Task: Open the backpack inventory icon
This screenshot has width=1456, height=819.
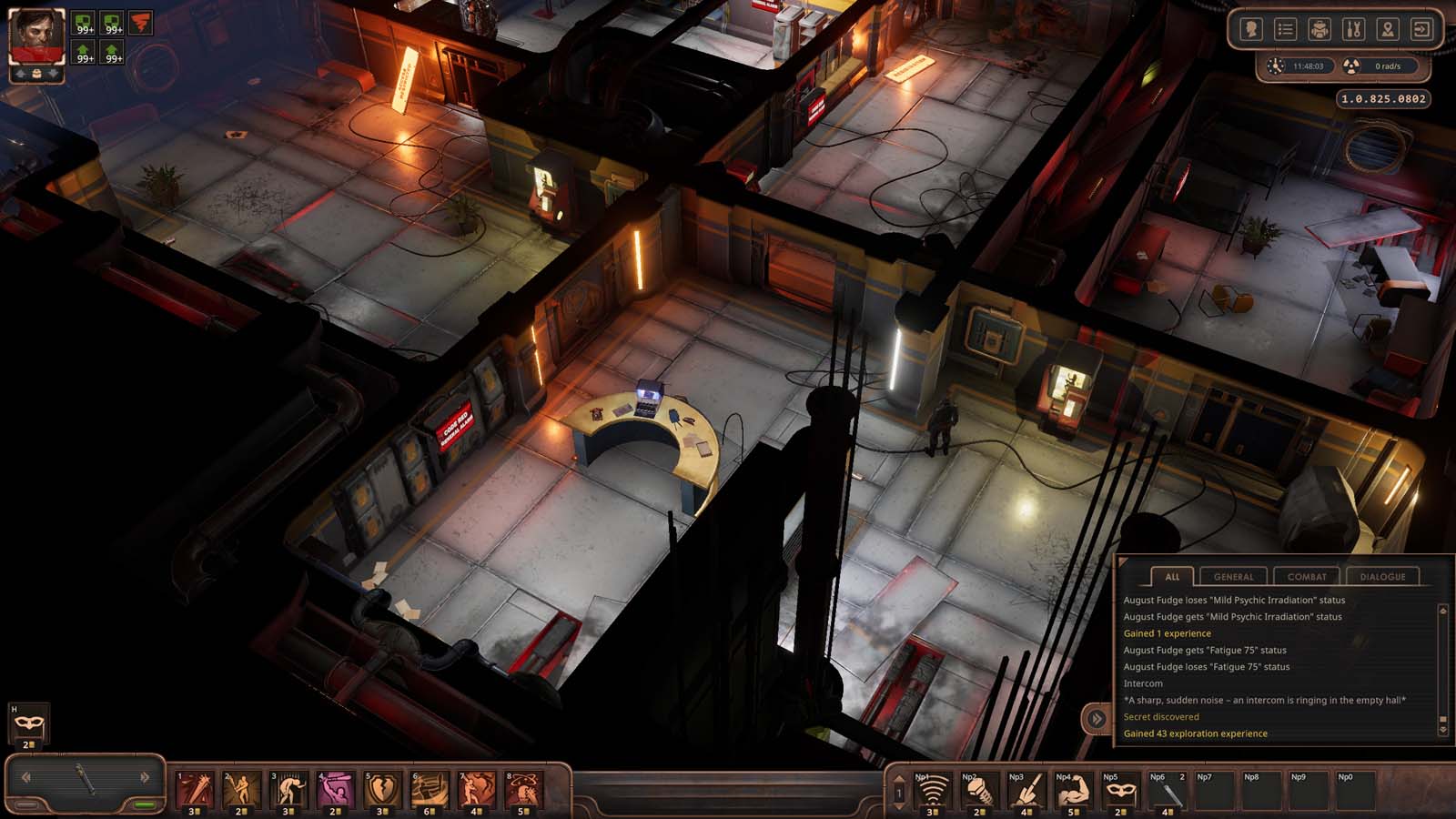Action: click(1319, 28)
